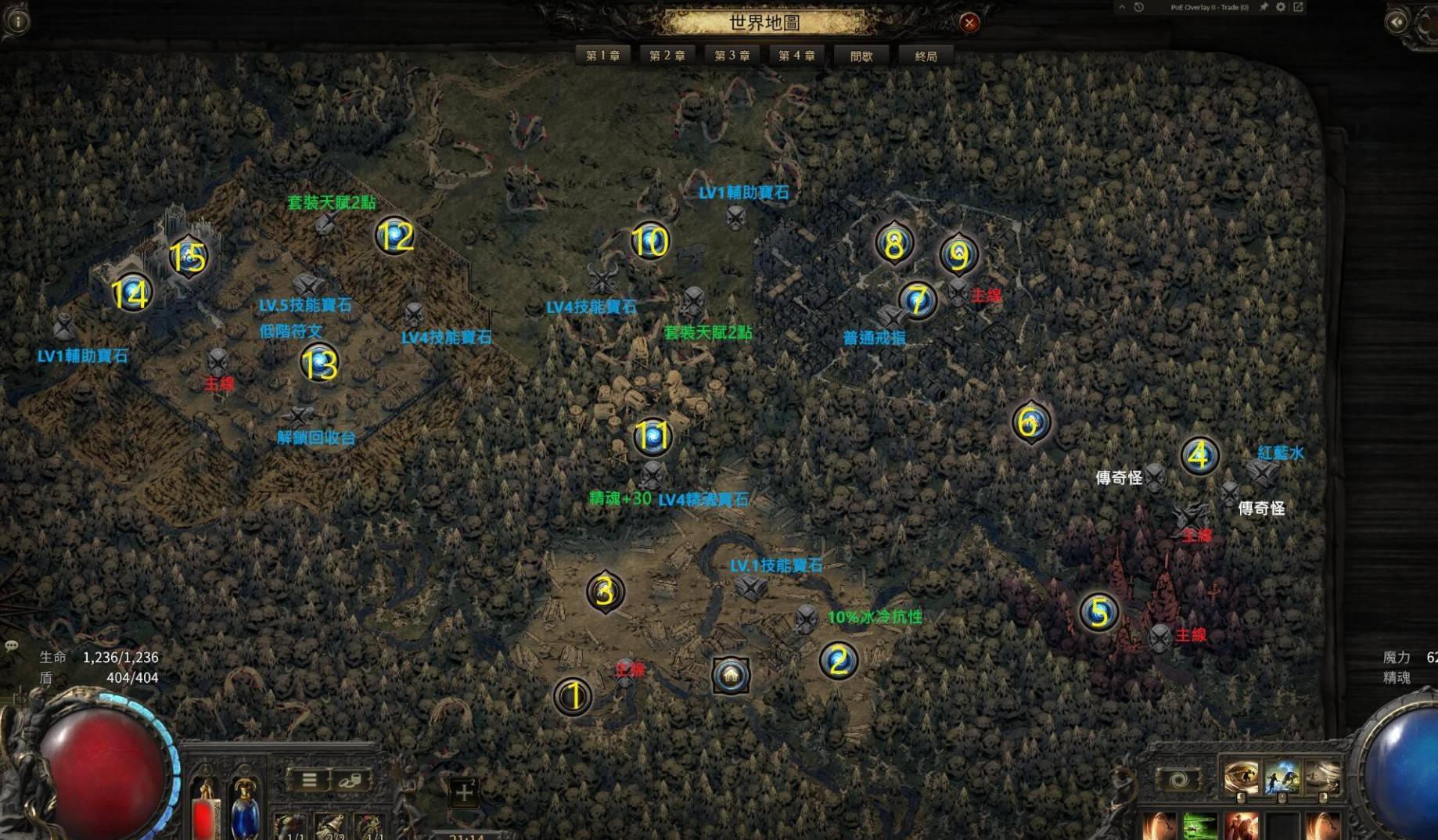Choose the waypoint numbered 11
Viewport: 1438px width, 840px height.
coord(652,436)
